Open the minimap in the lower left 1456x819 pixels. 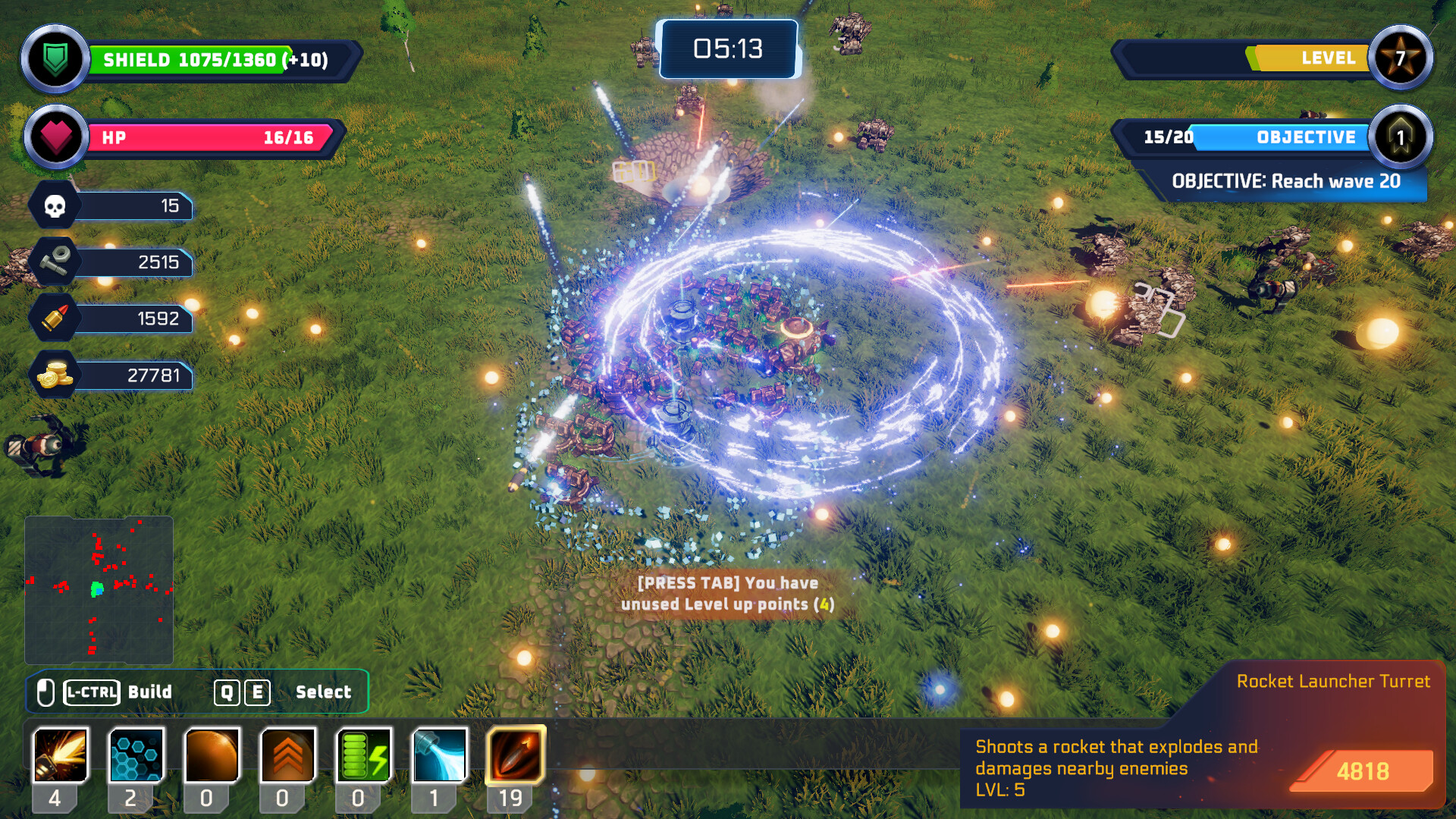101,589
